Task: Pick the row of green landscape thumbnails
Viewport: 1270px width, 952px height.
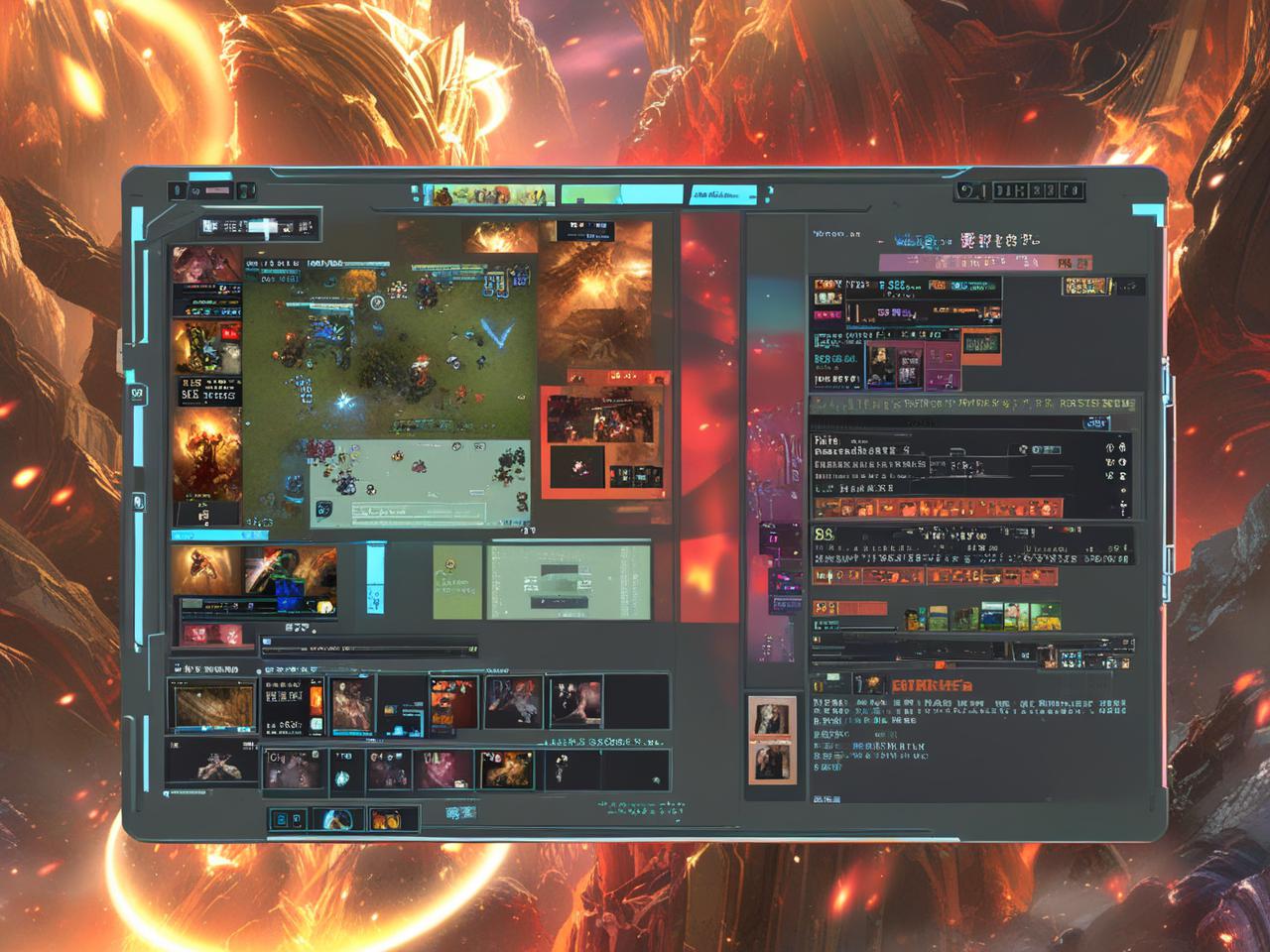Action: coord(980,618)
